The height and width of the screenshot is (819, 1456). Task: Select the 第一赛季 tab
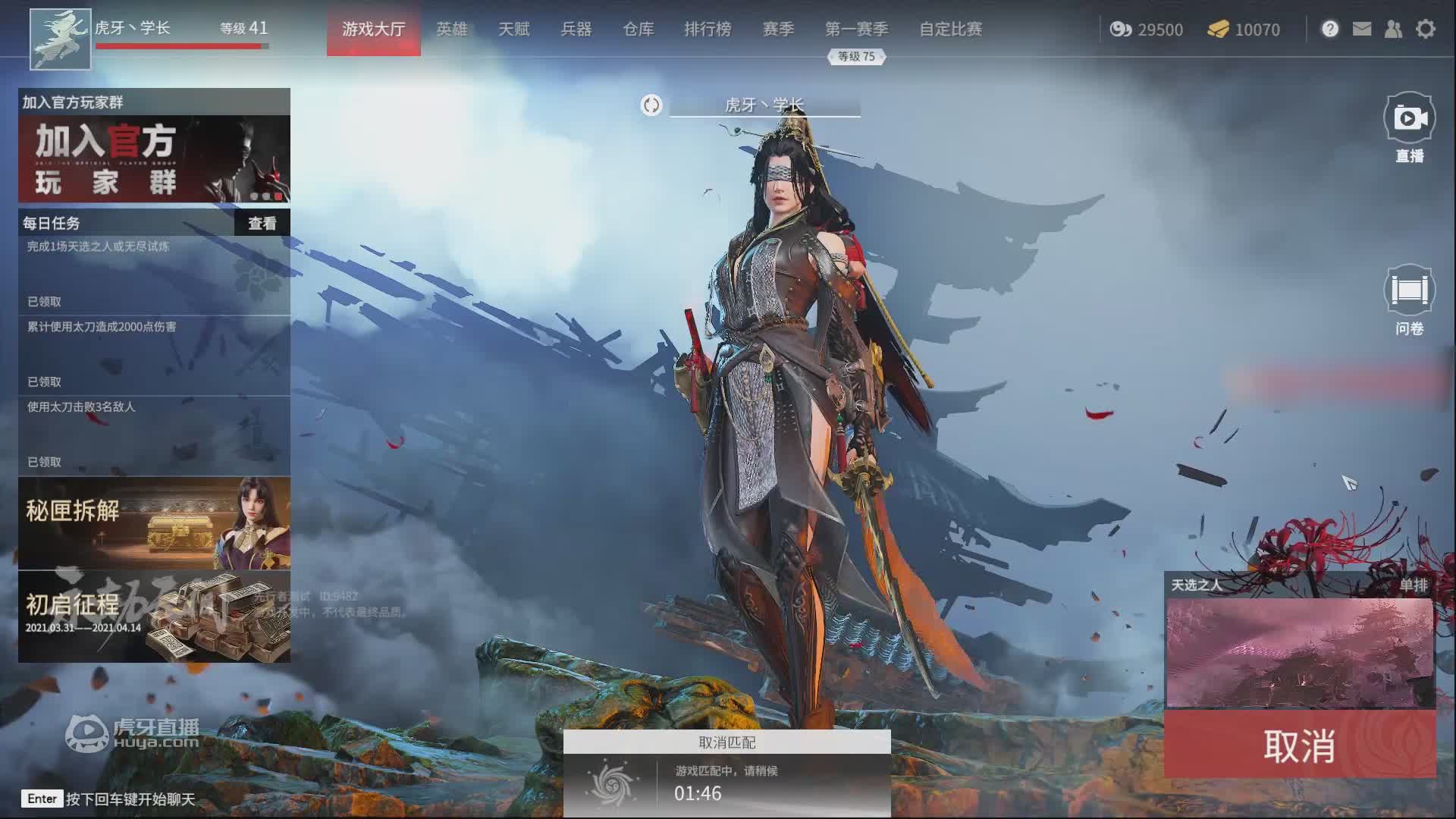(856, 29)
